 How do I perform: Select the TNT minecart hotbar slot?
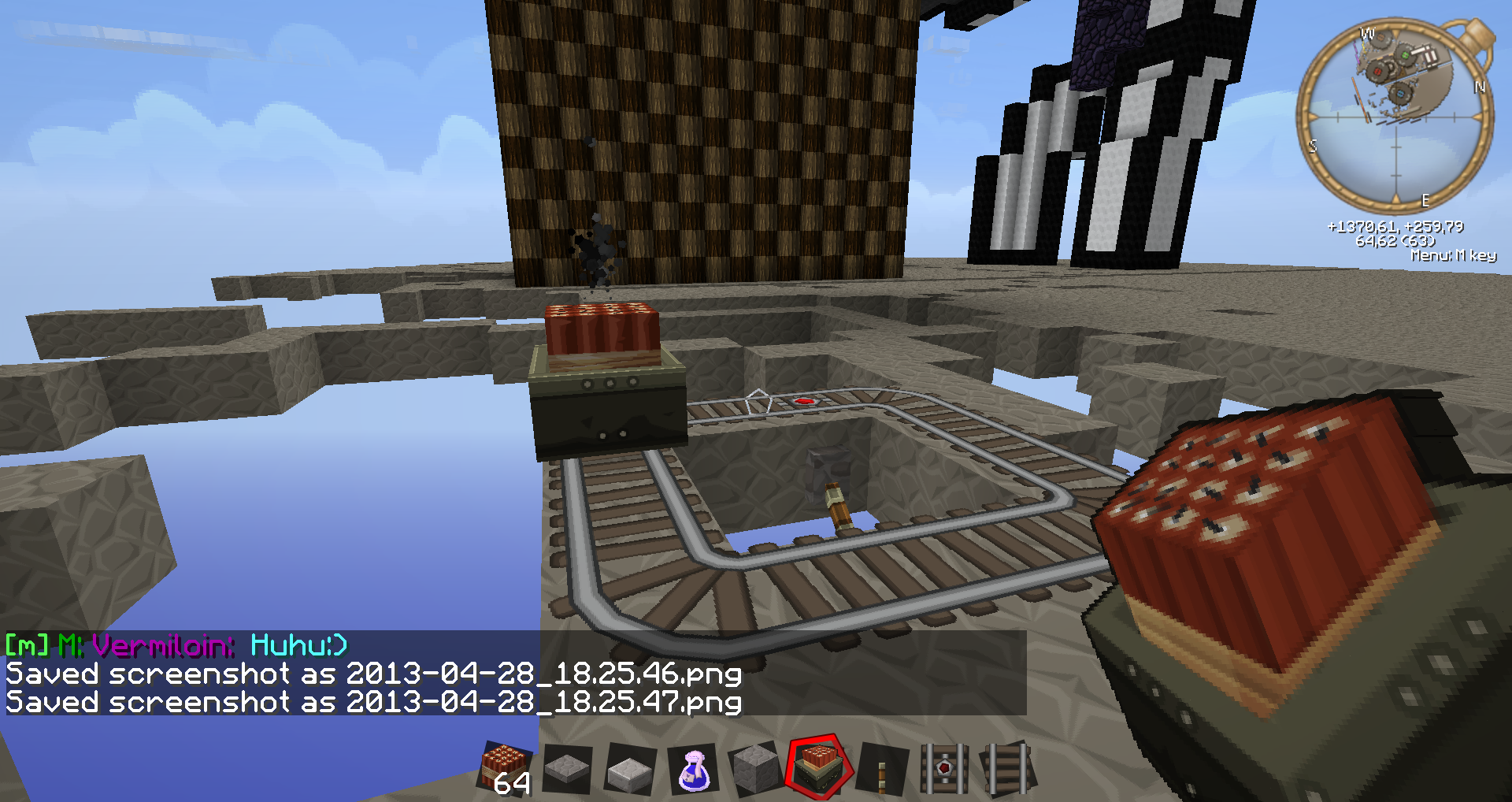point(819,767)
